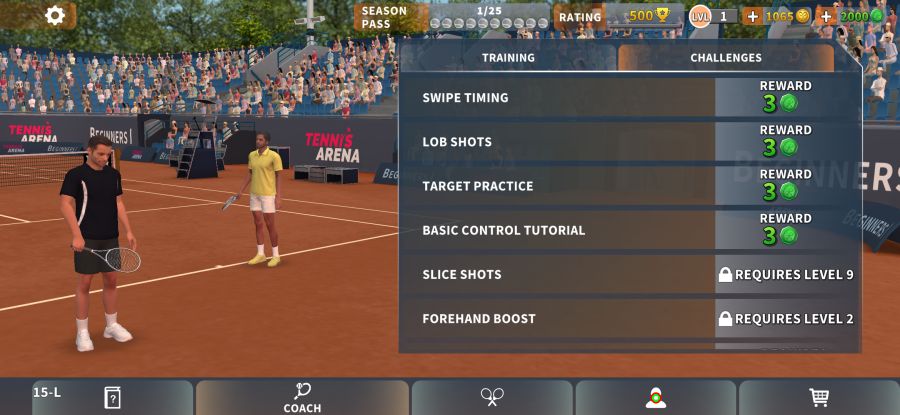Open the crossed rackets menu
The image size is (900, 415).
coord(492,397)
